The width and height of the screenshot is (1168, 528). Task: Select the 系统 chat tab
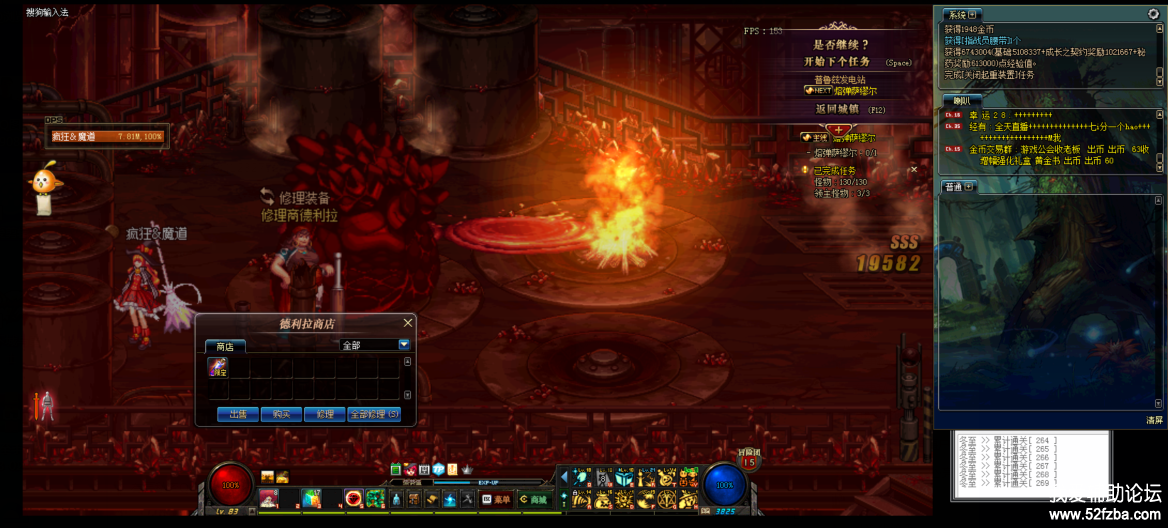pyautogui.click(x=962, y=15)
